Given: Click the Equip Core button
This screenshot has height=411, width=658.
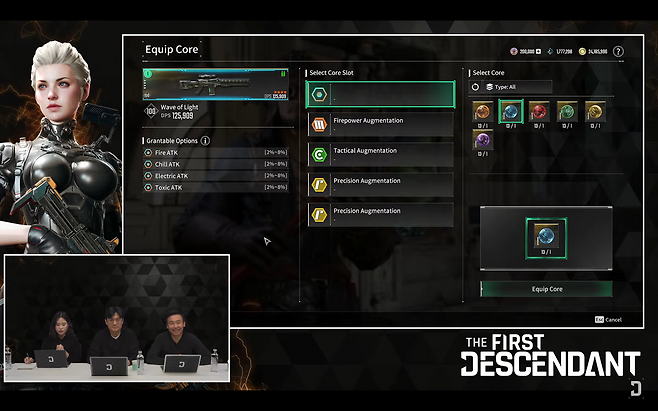Looking at the screenshot, I should [x=546, y=289].
